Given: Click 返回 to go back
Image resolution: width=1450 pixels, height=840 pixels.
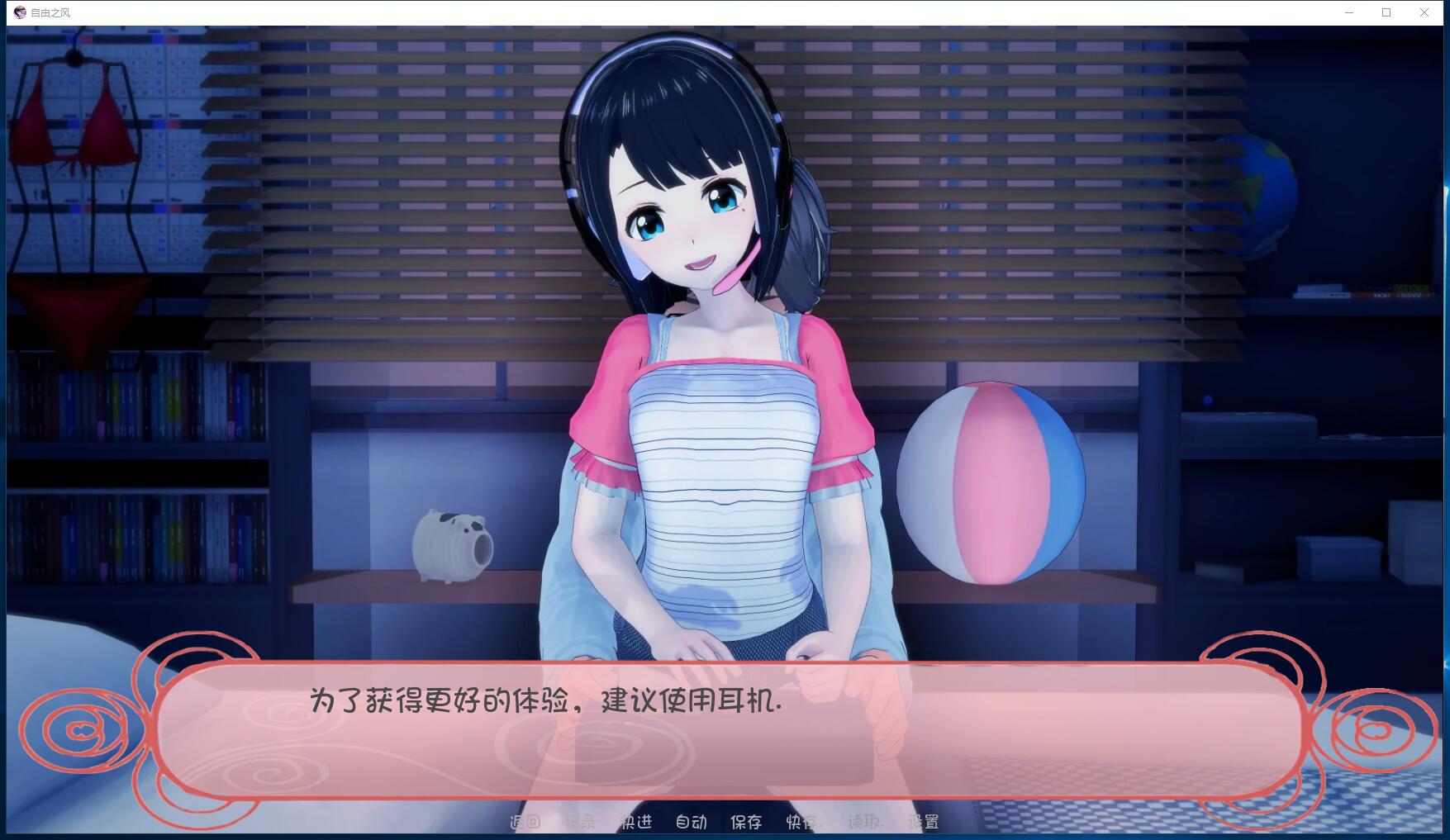Looking at the screenshot, I should pyautogui.click(x=525, y=822).
